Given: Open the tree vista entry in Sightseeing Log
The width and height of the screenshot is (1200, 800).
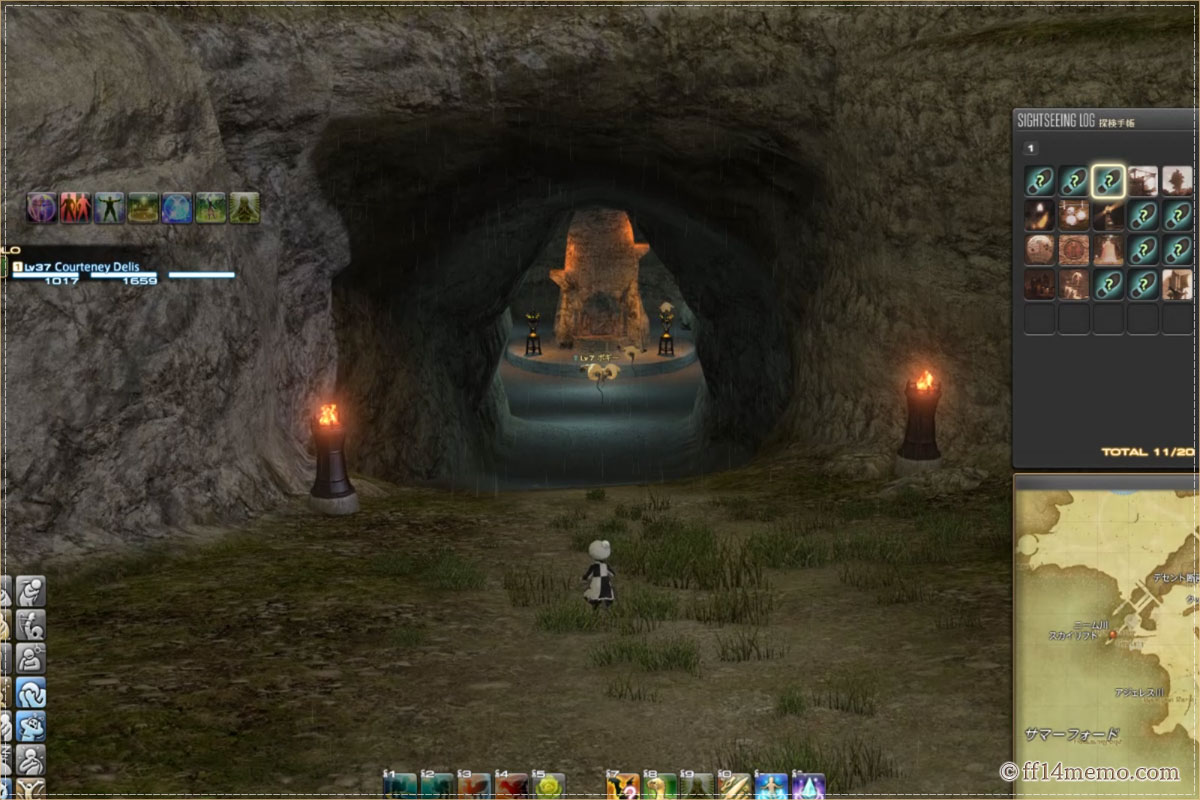Looking at the screenshot, I should point(1177,181).
